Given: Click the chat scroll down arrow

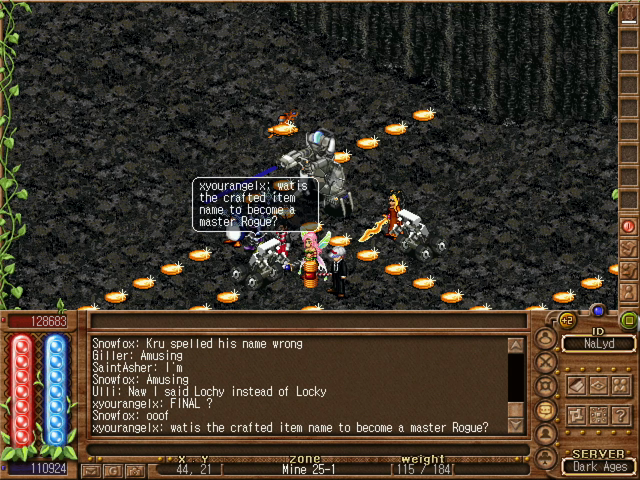Looking at the screenshot, I should coord(516,426).
